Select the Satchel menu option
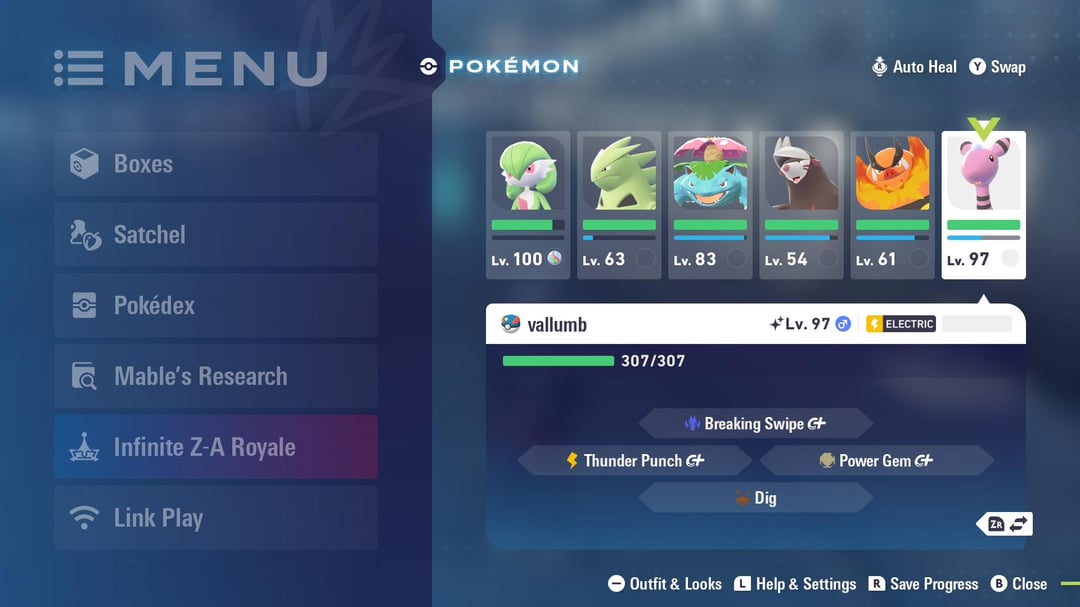This screenshot has height=607, width=1080. click(x=216, y=235)
